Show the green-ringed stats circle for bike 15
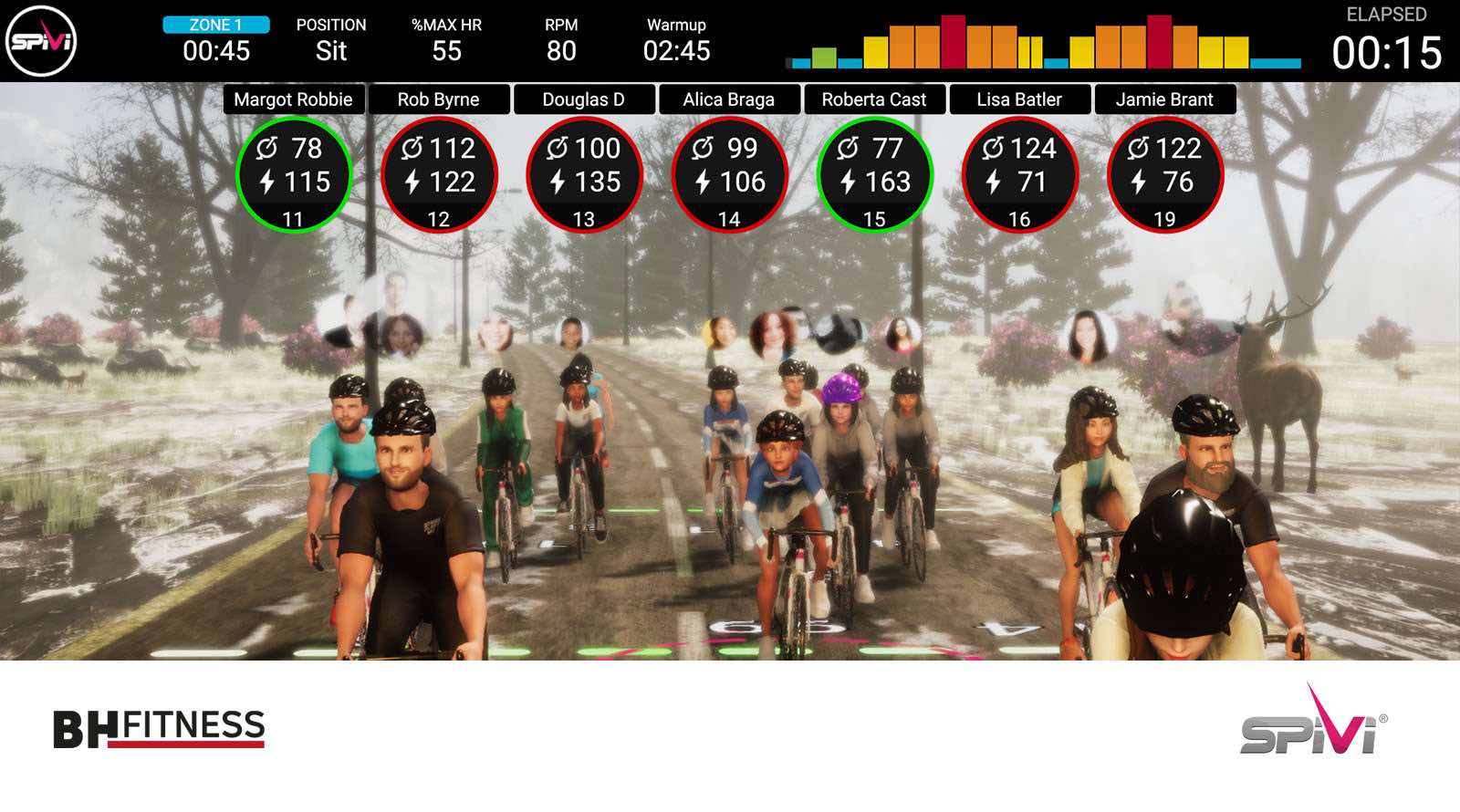 [873, 175]
